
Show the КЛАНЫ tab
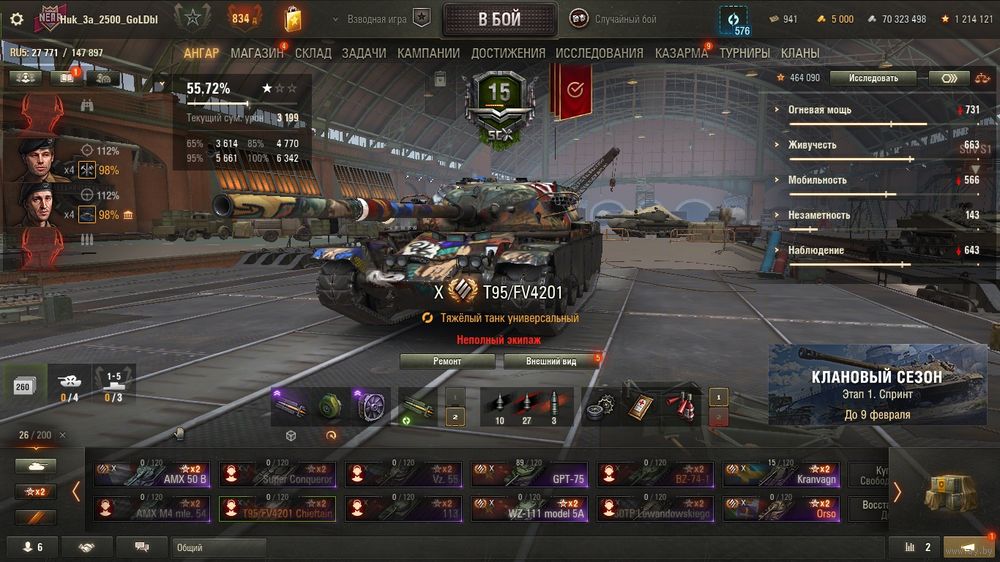[x=800, y=53]
